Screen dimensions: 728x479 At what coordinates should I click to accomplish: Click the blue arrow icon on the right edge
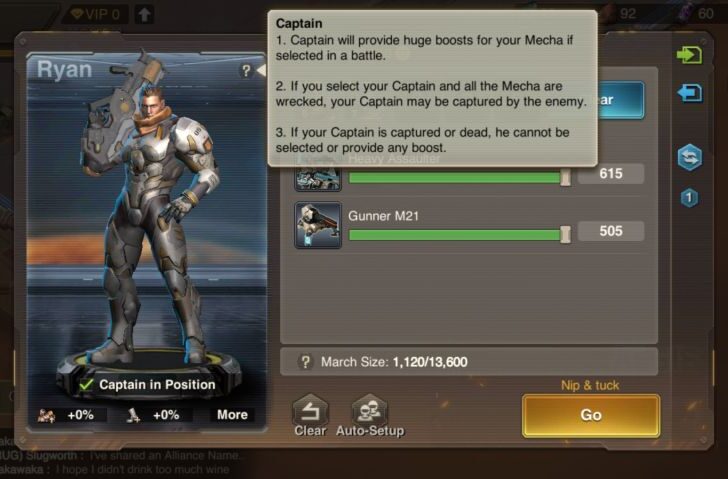689,93
